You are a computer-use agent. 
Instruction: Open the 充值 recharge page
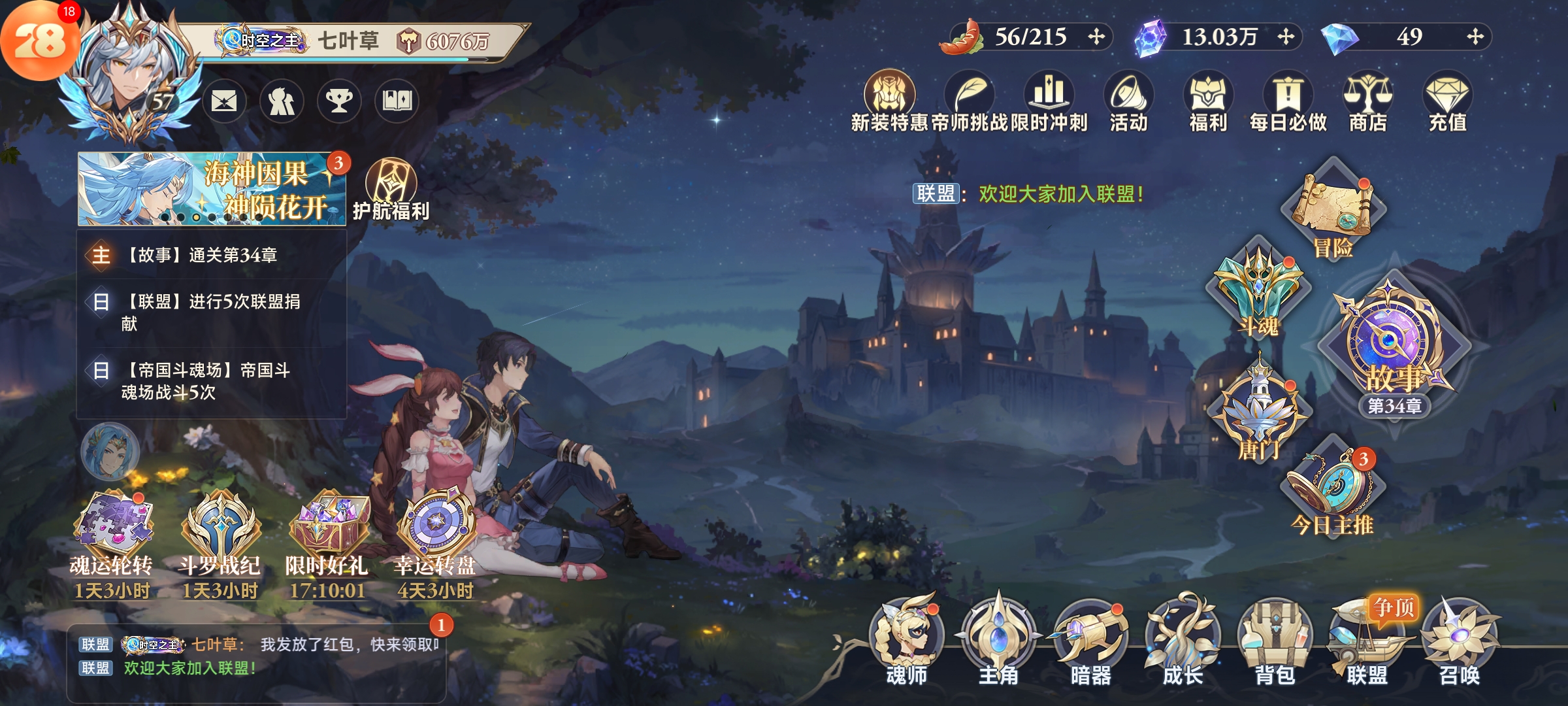pyautogui.click(x=1447, y=101)
